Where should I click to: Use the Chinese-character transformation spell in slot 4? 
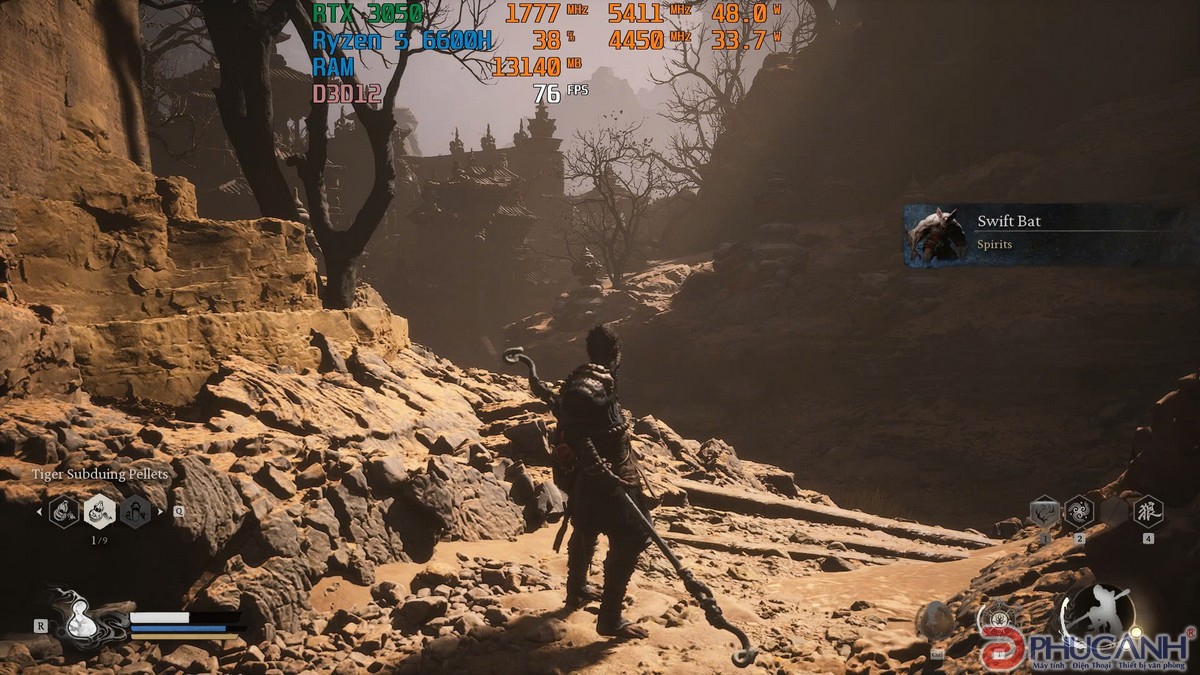coord(1147,512)
